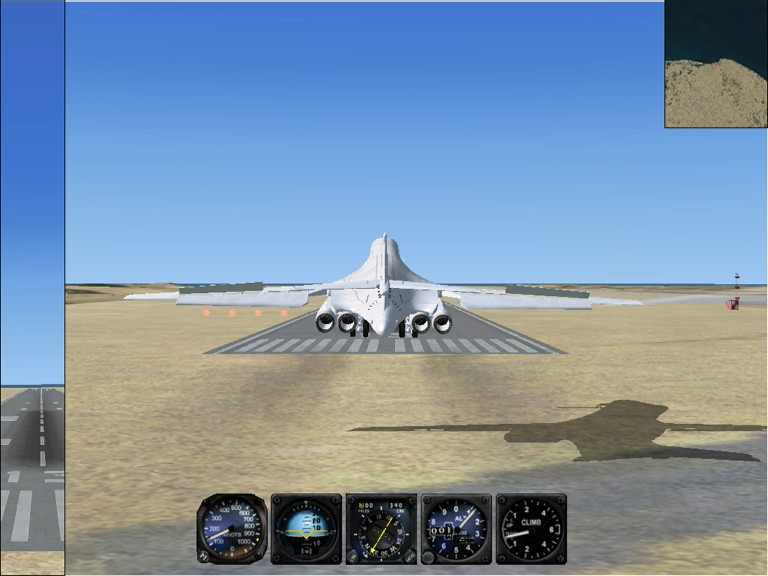
Task: Select the altimeter gauge
Action: [x=456, y=528]
